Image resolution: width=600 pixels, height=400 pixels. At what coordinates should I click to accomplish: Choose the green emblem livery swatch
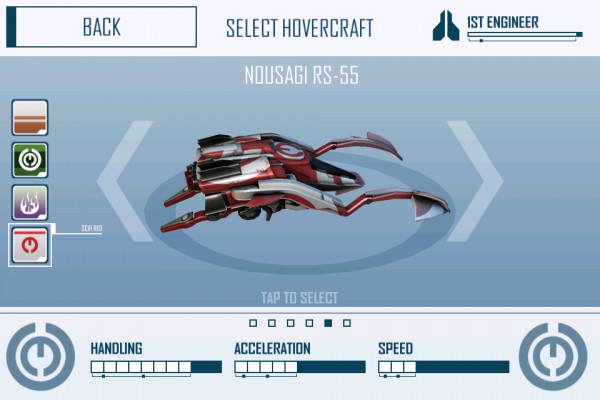pos(30,160)
